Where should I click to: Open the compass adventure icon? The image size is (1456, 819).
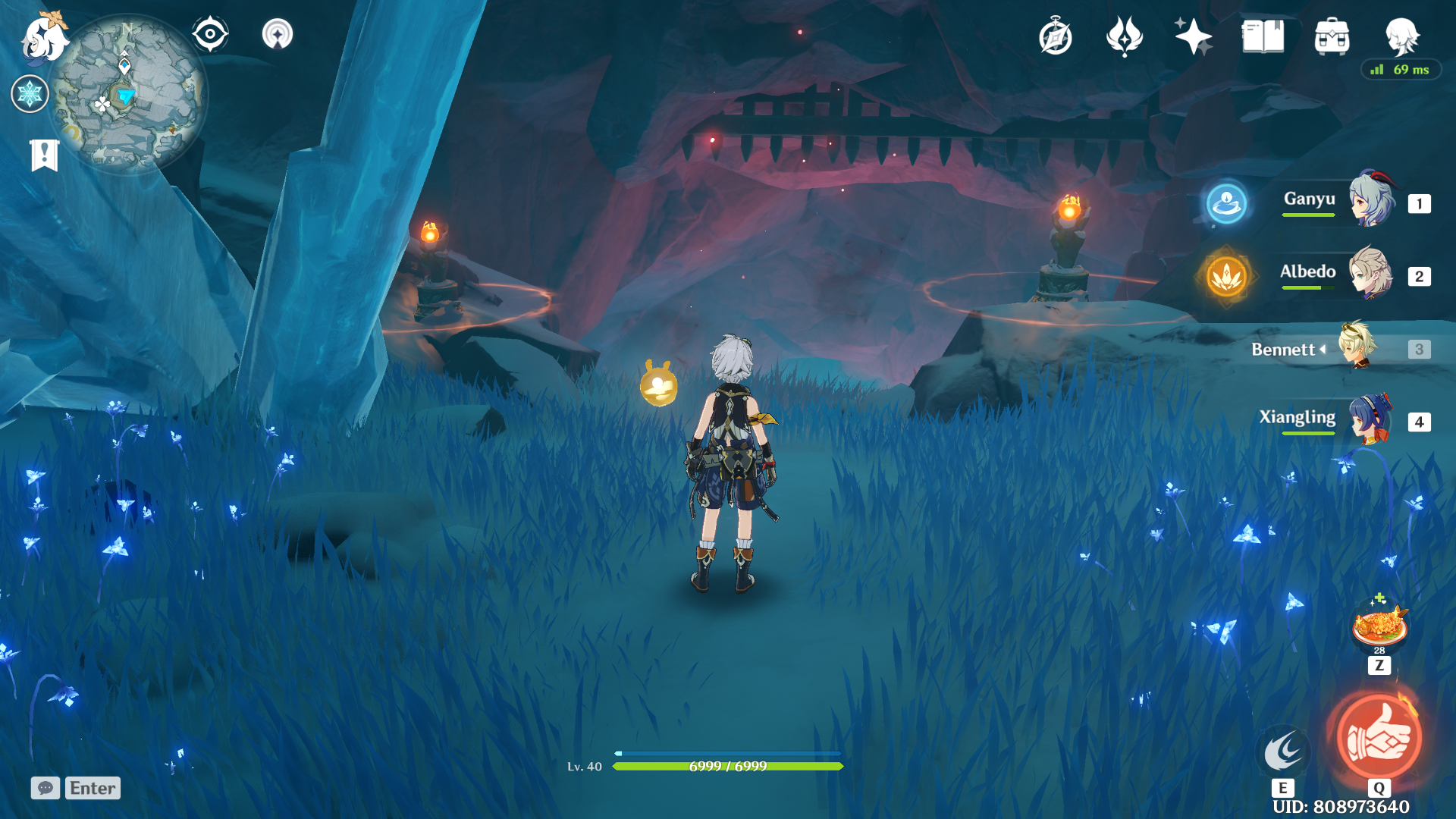coord(1055,36)
